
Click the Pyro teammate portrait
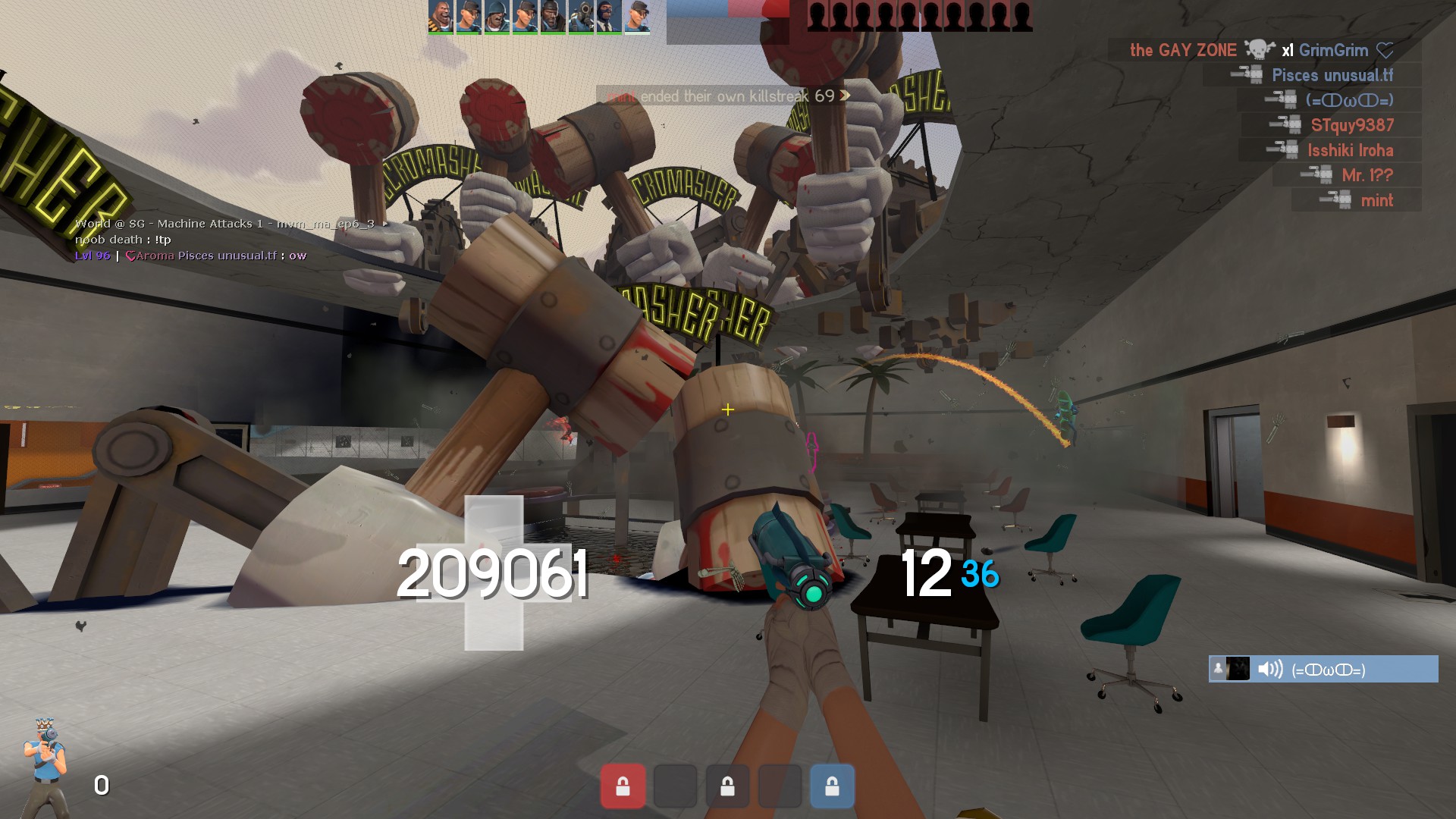click(x=579, y=16)
